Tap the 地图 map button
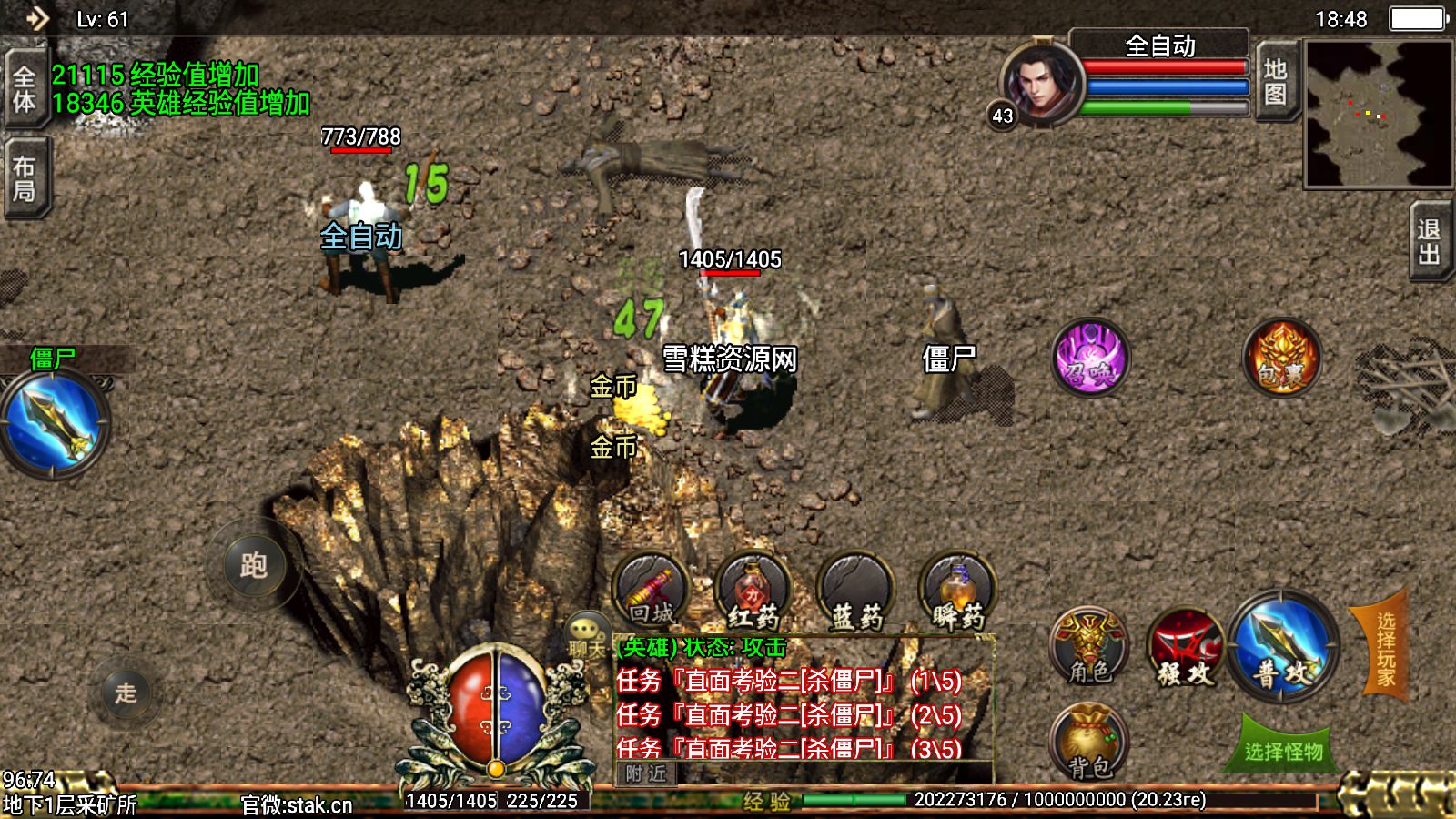Viewport: 1456px width, 819px height. click(x=1275, y=82)
